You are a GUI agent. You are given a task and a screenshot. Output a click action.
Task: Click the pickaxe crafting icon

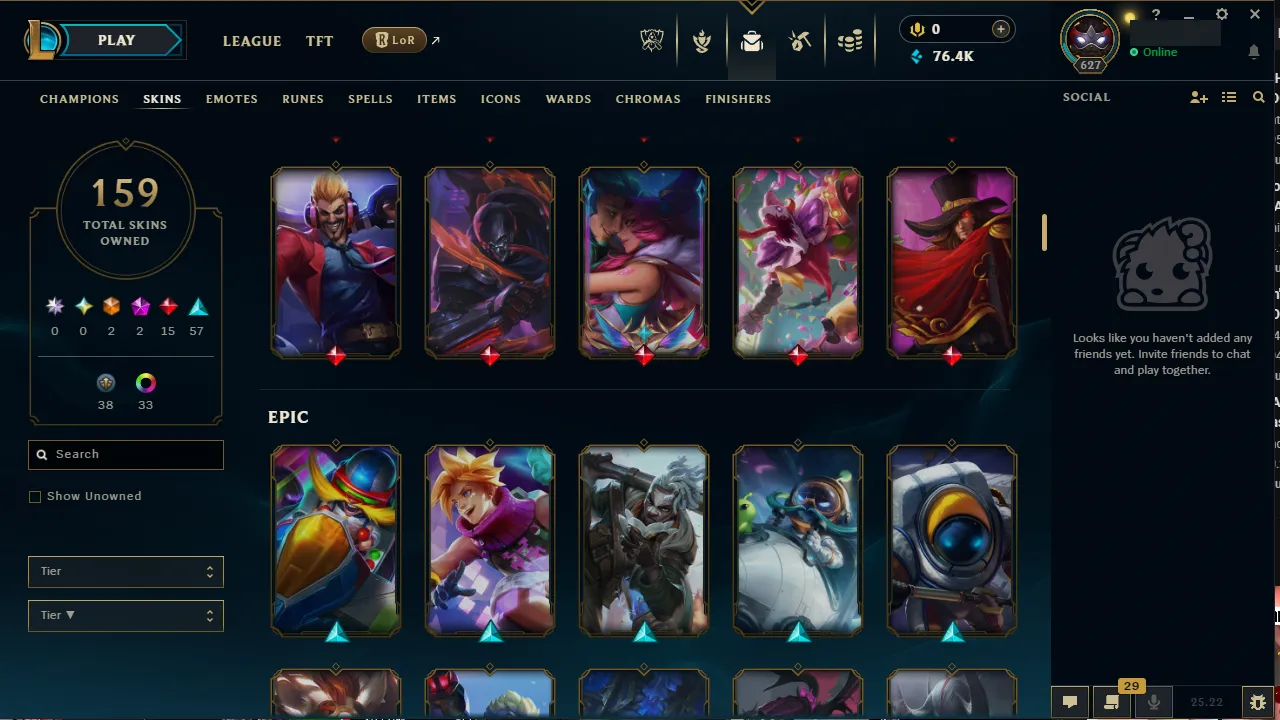(x=801, y=40)
